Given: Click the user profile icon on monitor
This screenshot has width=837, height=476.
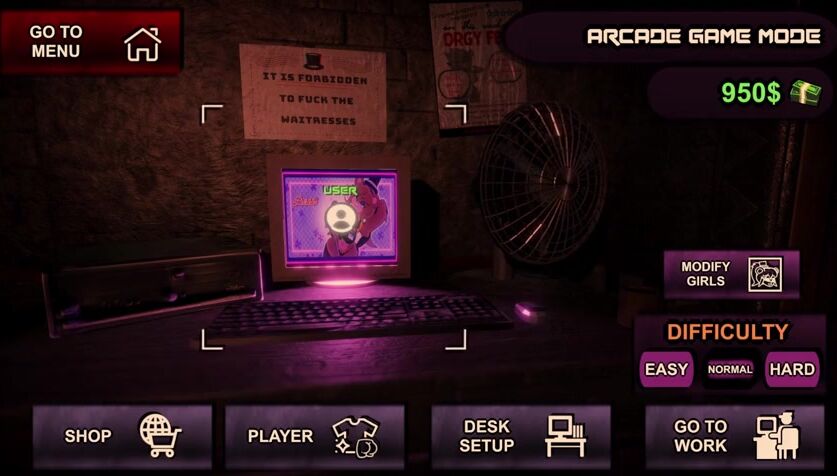Looking at the screenshot, I should click(x=339, y=217).
